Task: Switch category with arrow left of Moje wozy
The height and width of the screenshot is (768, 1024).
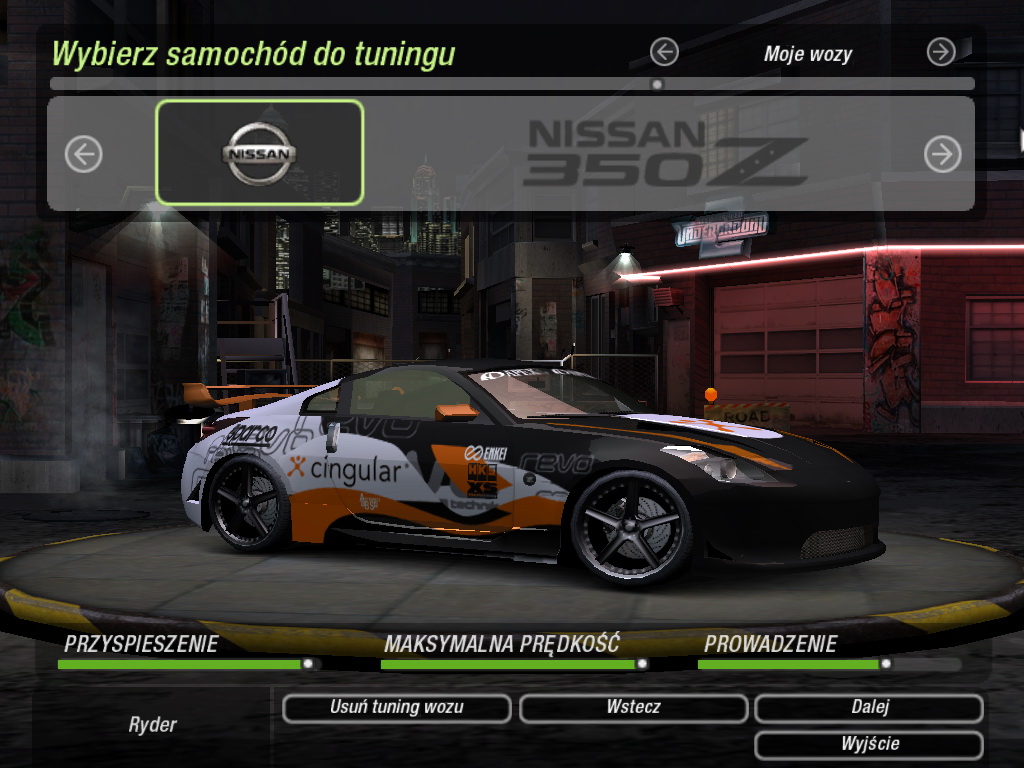Action: (664, 52)
